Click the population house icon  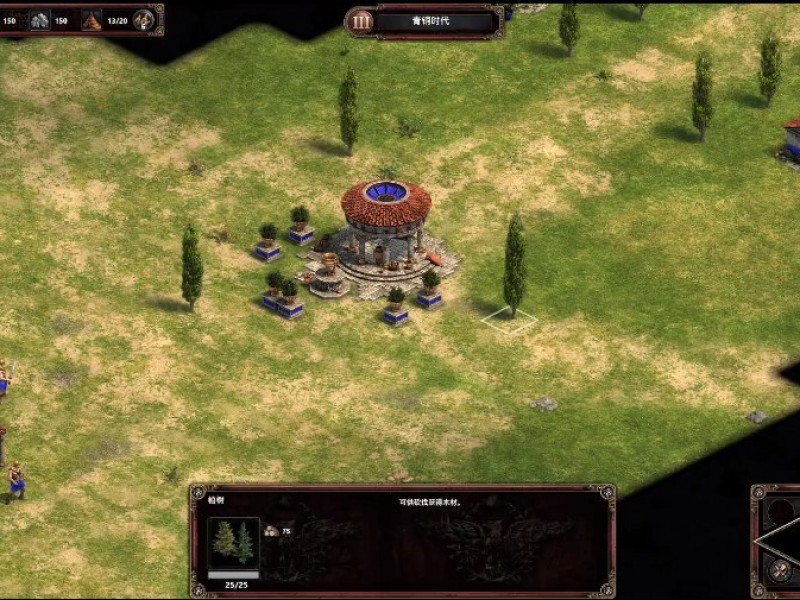pos(91,20)
